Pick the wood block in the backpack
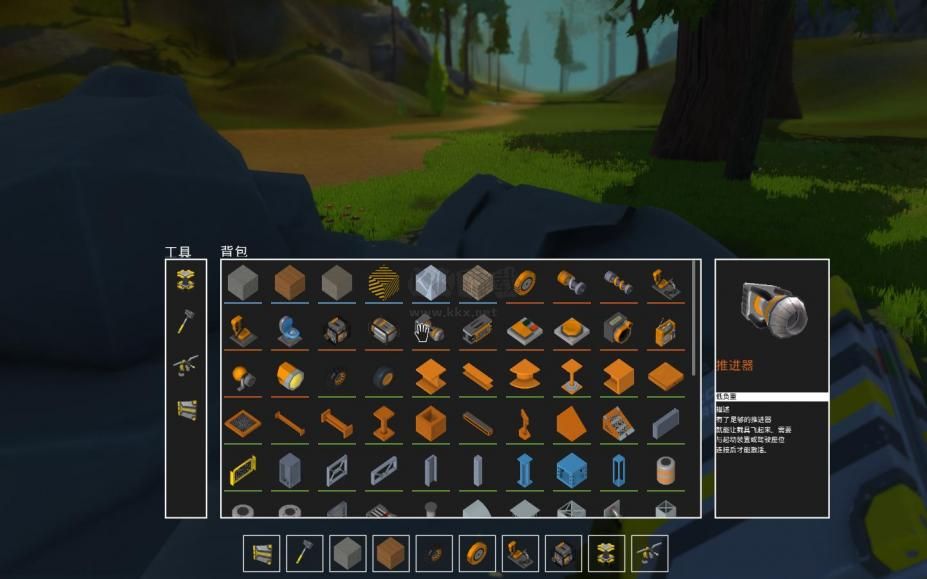The image size is (927, 579). (x=289, y=281)
